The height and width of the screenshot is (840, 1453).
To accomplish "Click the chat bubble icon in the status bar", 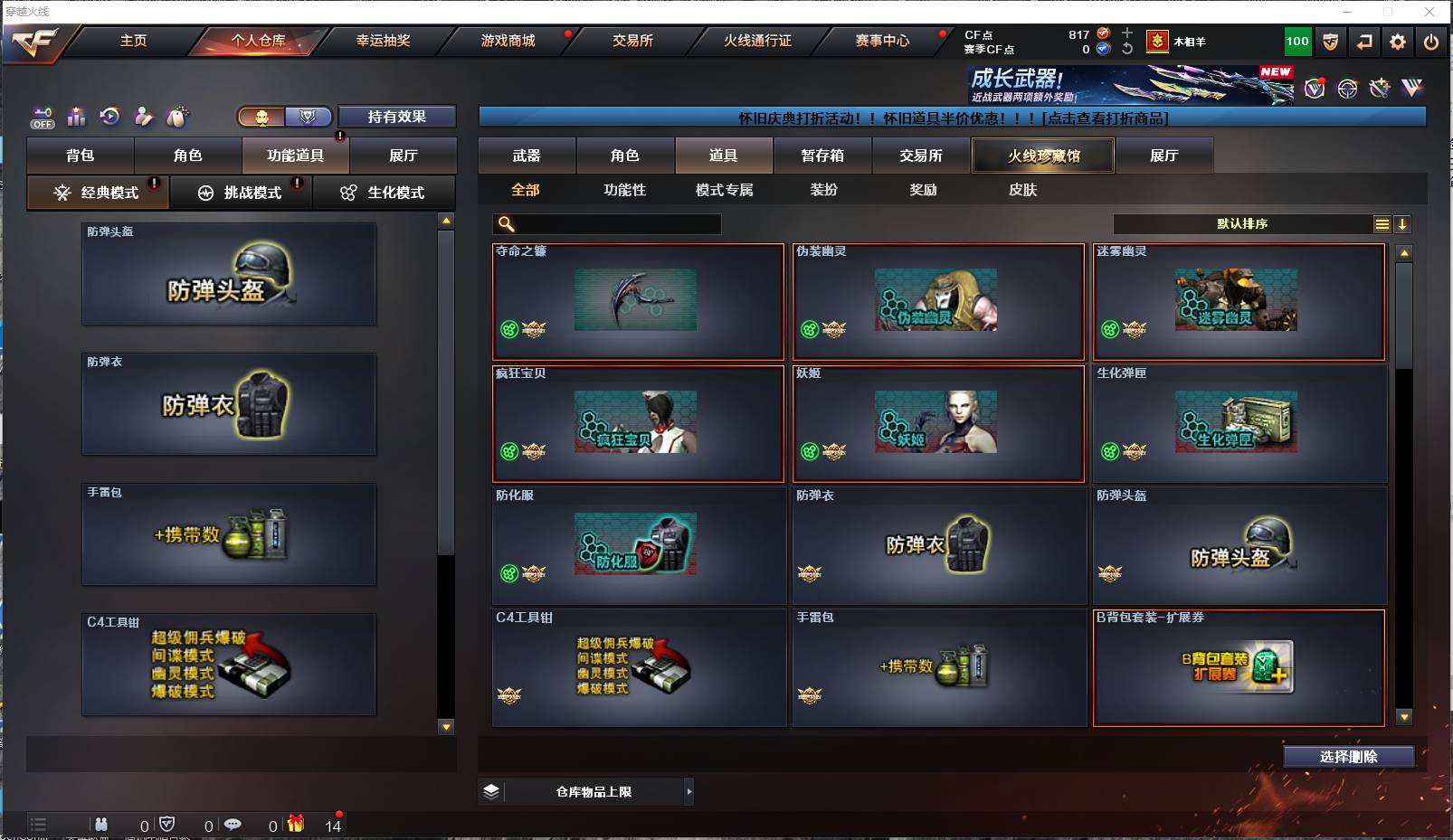I will [234, 824].
